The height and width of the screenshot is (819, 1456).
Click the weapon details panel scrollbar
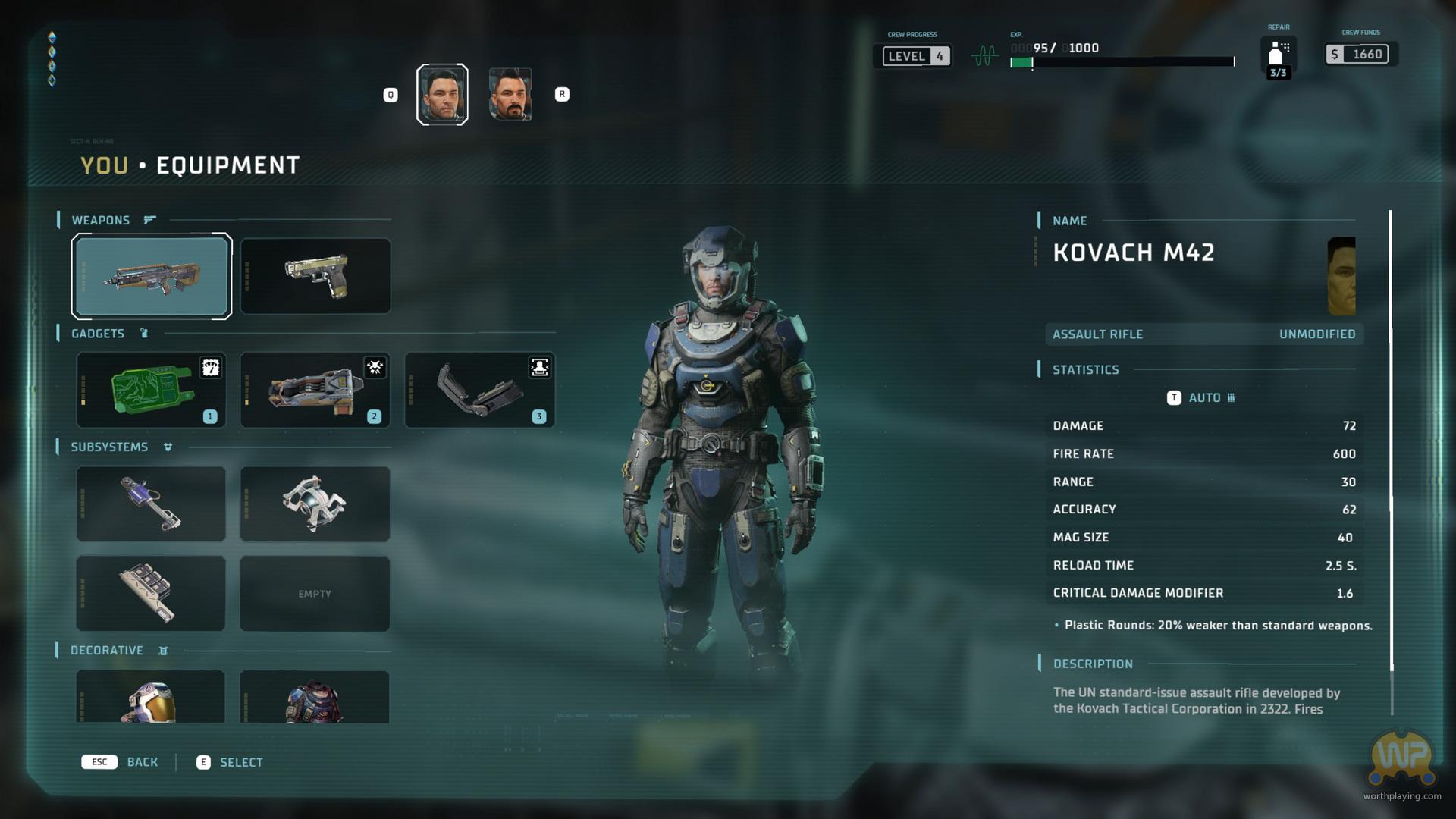[1391, 440]
